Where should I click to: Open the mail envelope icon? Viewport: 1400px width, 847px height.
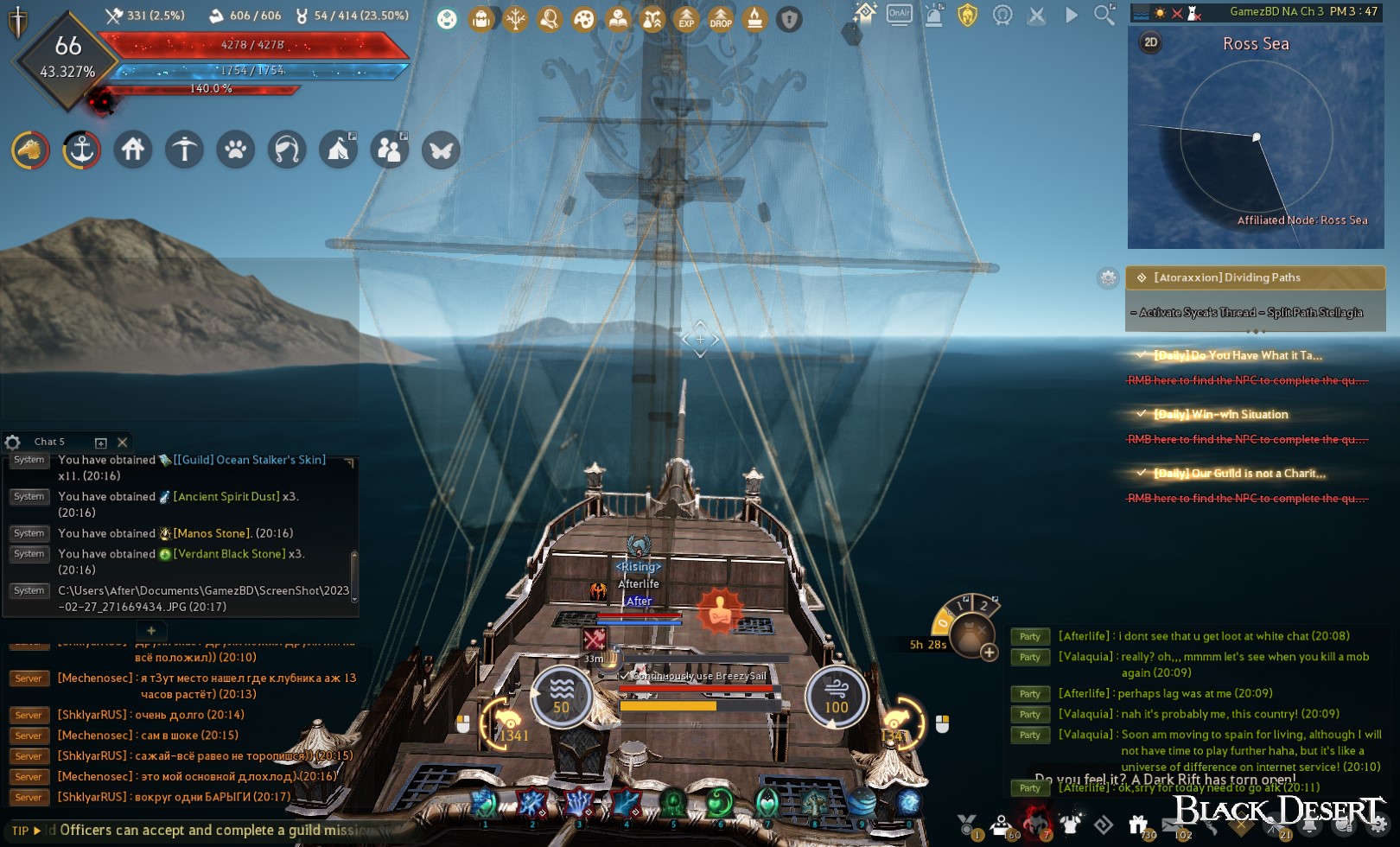pyautogui.click(x=1171, y=825)
